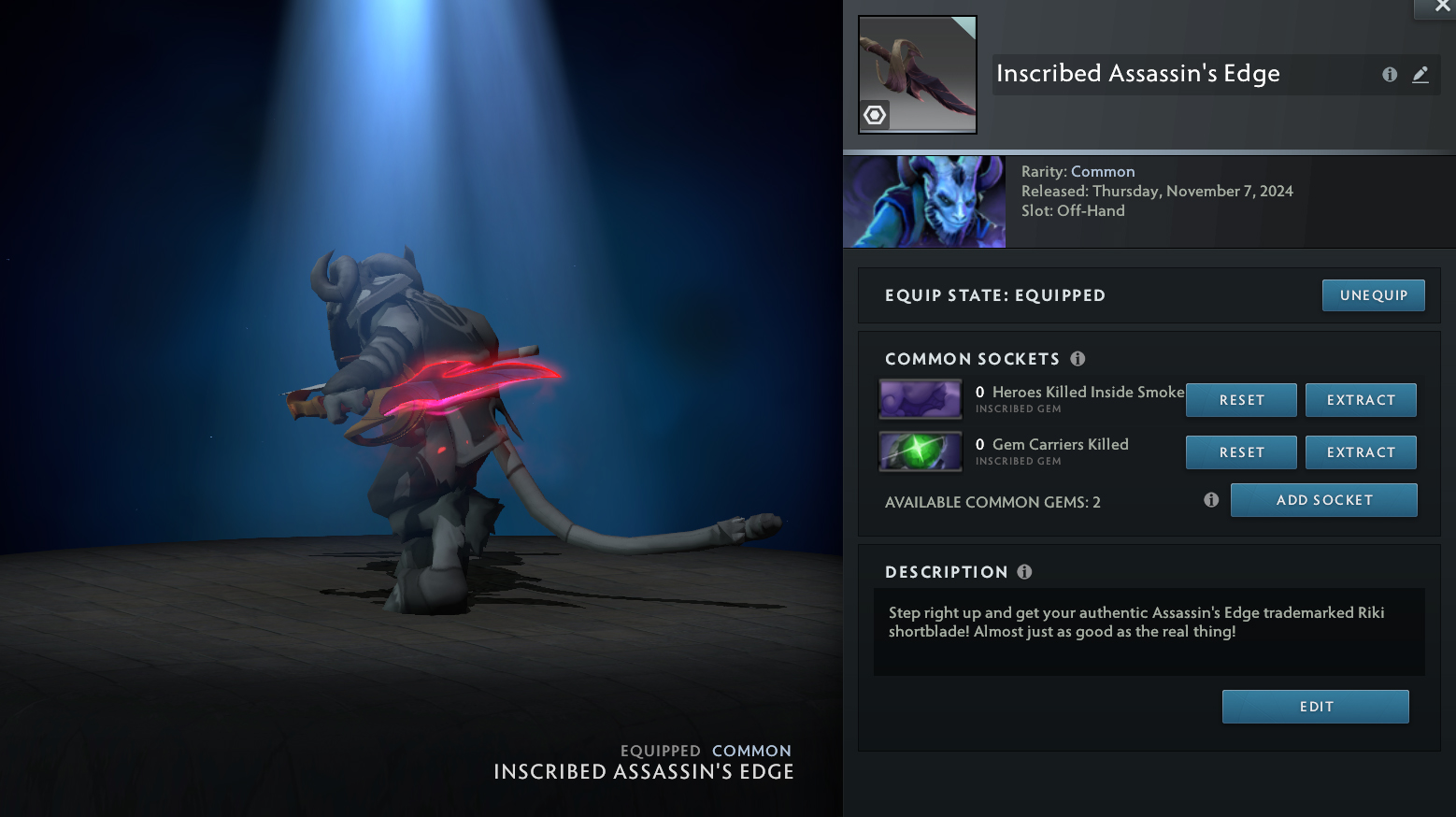The image size is (1456, 817).
Task: Edit the item description
Action: tap(1315, 707)
